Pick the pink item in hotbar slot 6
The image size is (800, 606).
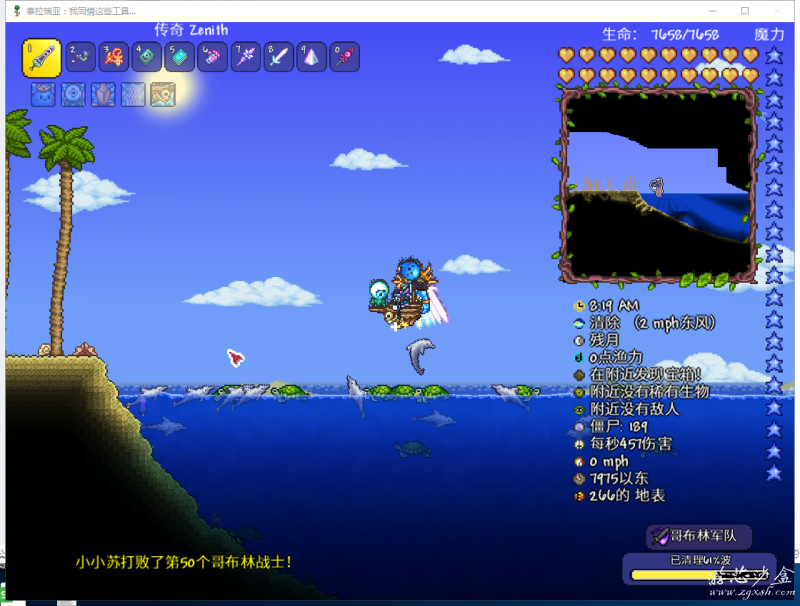[x=213, y=57]
